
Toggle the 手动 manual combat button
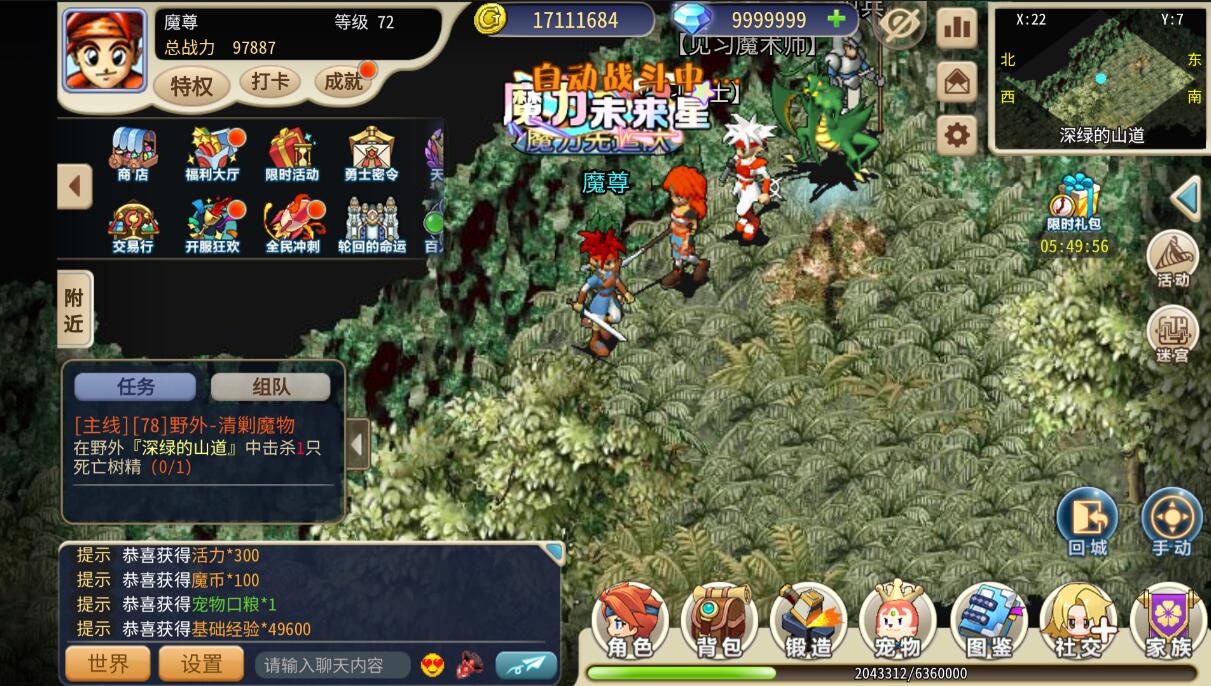[x=1171, y=522]
